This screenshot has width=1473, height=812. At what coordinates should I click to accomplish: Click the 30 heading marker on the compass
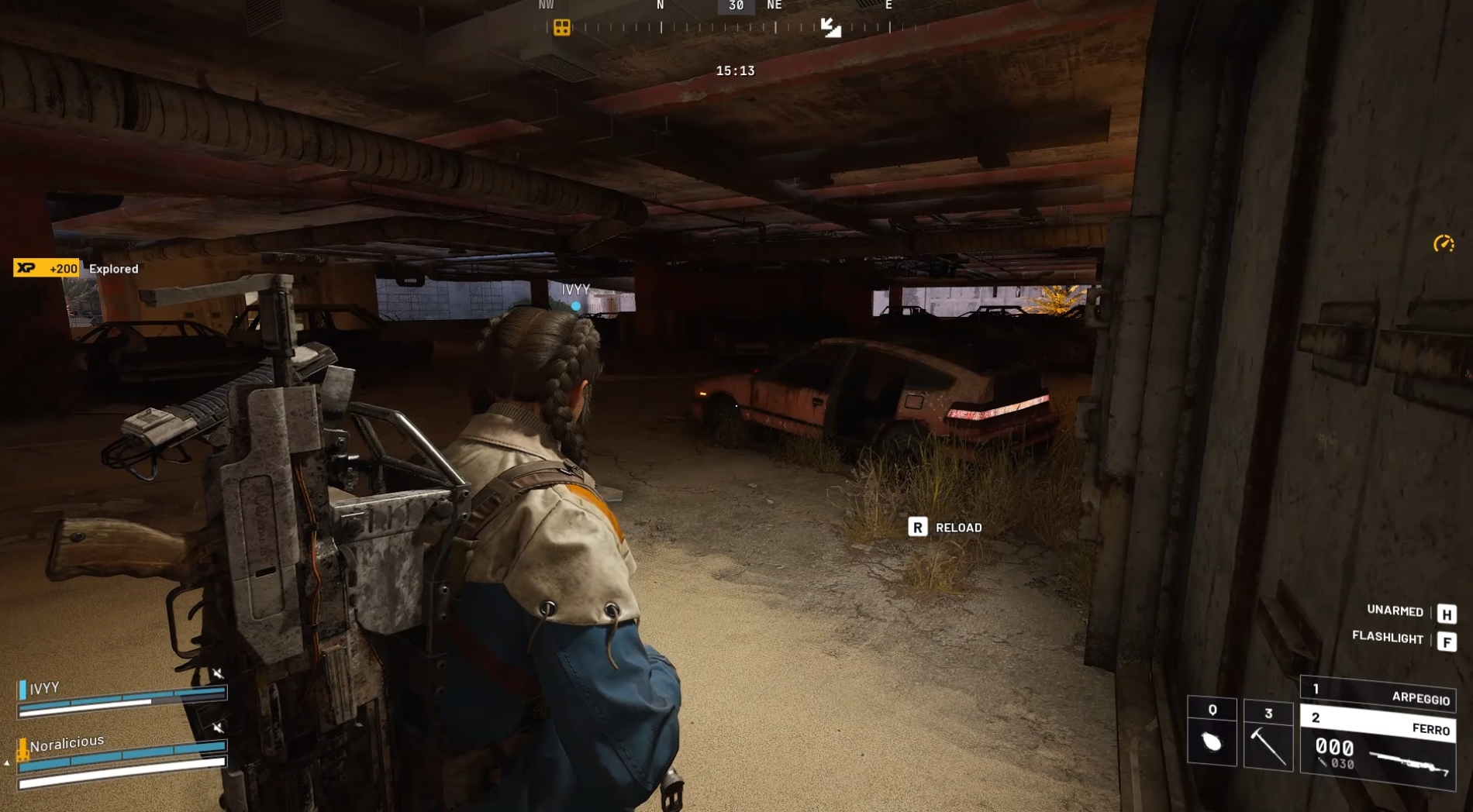[x=735, y=7]
